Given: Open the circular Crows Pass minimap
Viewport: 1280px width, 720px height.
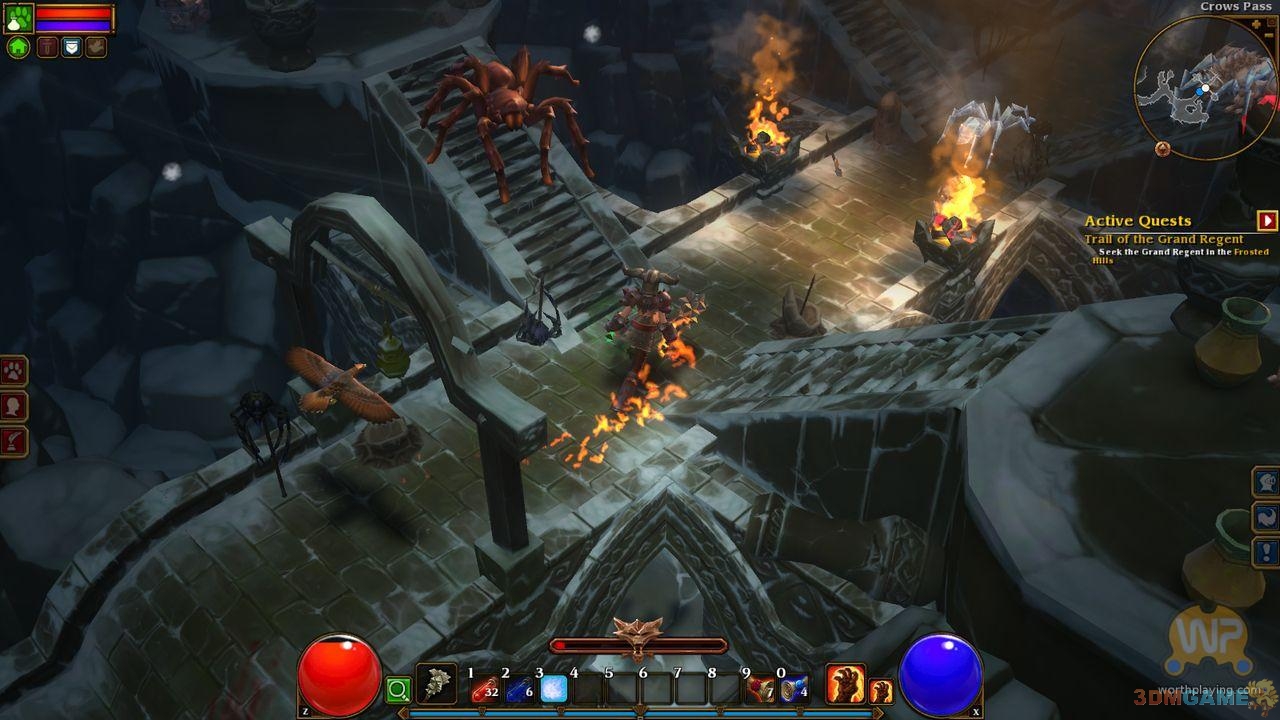Looking at the screenshot, I should 1204,88.
